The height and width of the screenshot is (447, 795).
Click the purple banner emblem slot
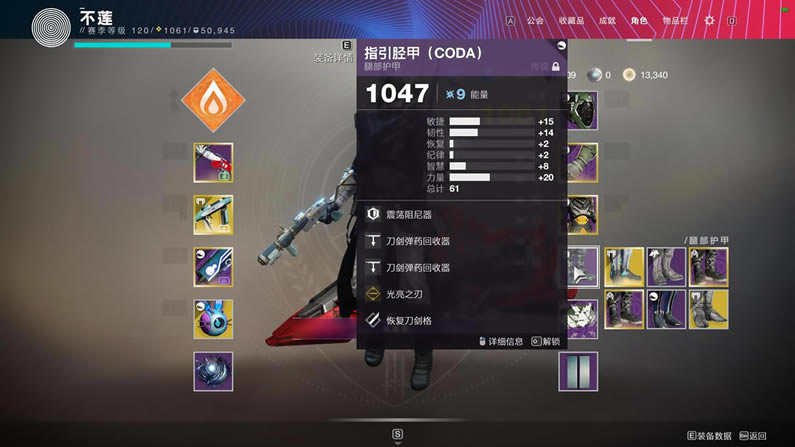point(578,371)
